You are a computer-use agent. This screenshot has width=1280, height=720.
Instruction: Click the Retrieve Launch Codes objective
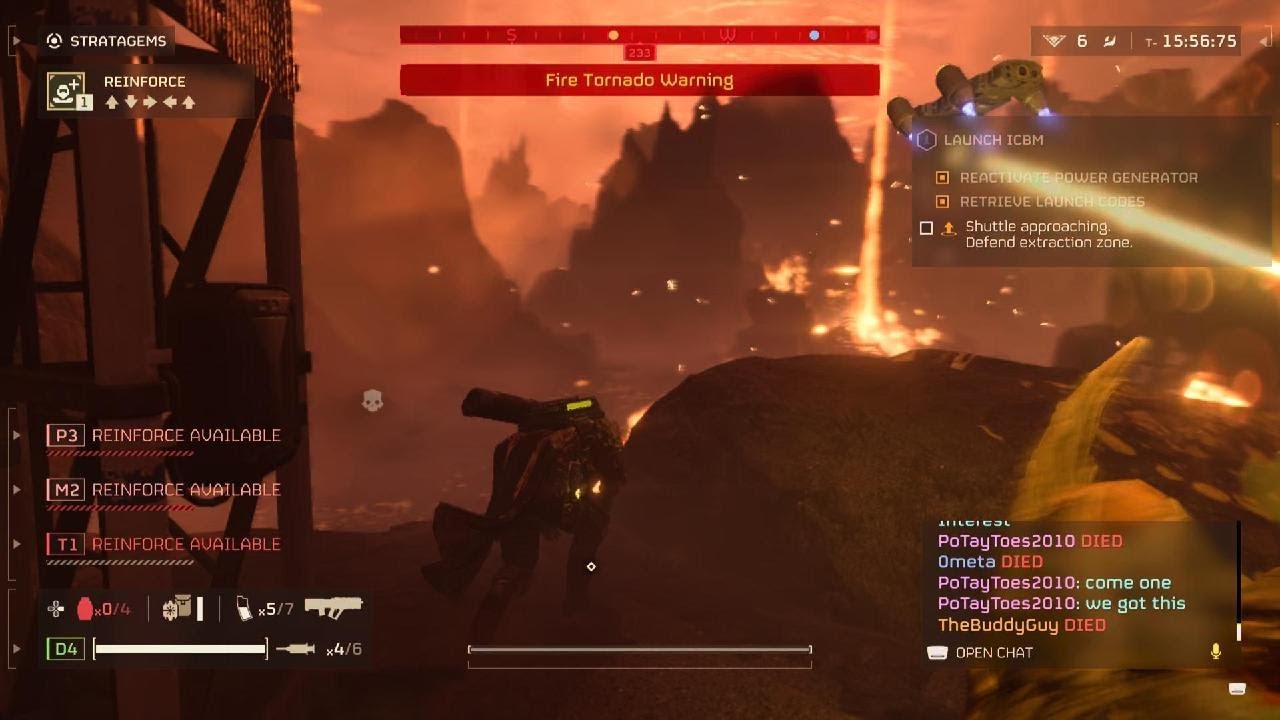point(1052,202)
